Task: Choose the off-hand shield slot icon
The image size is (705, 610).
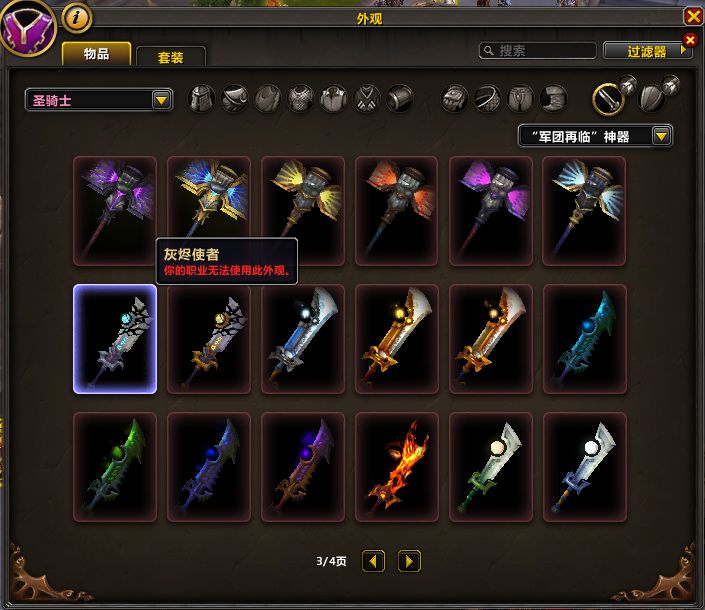Action: (x=651, y=97)
